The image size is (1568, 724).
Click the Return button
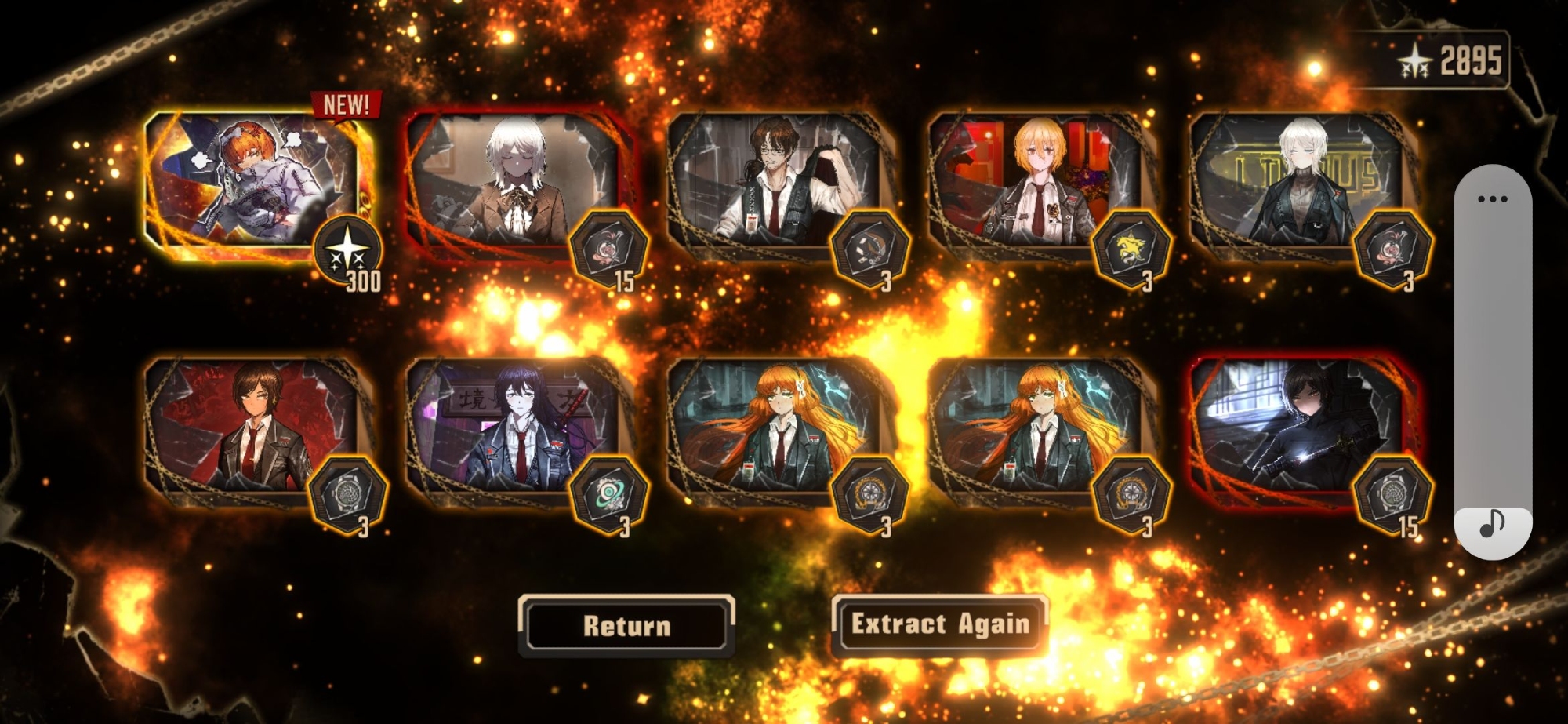[x=626, y=625]
